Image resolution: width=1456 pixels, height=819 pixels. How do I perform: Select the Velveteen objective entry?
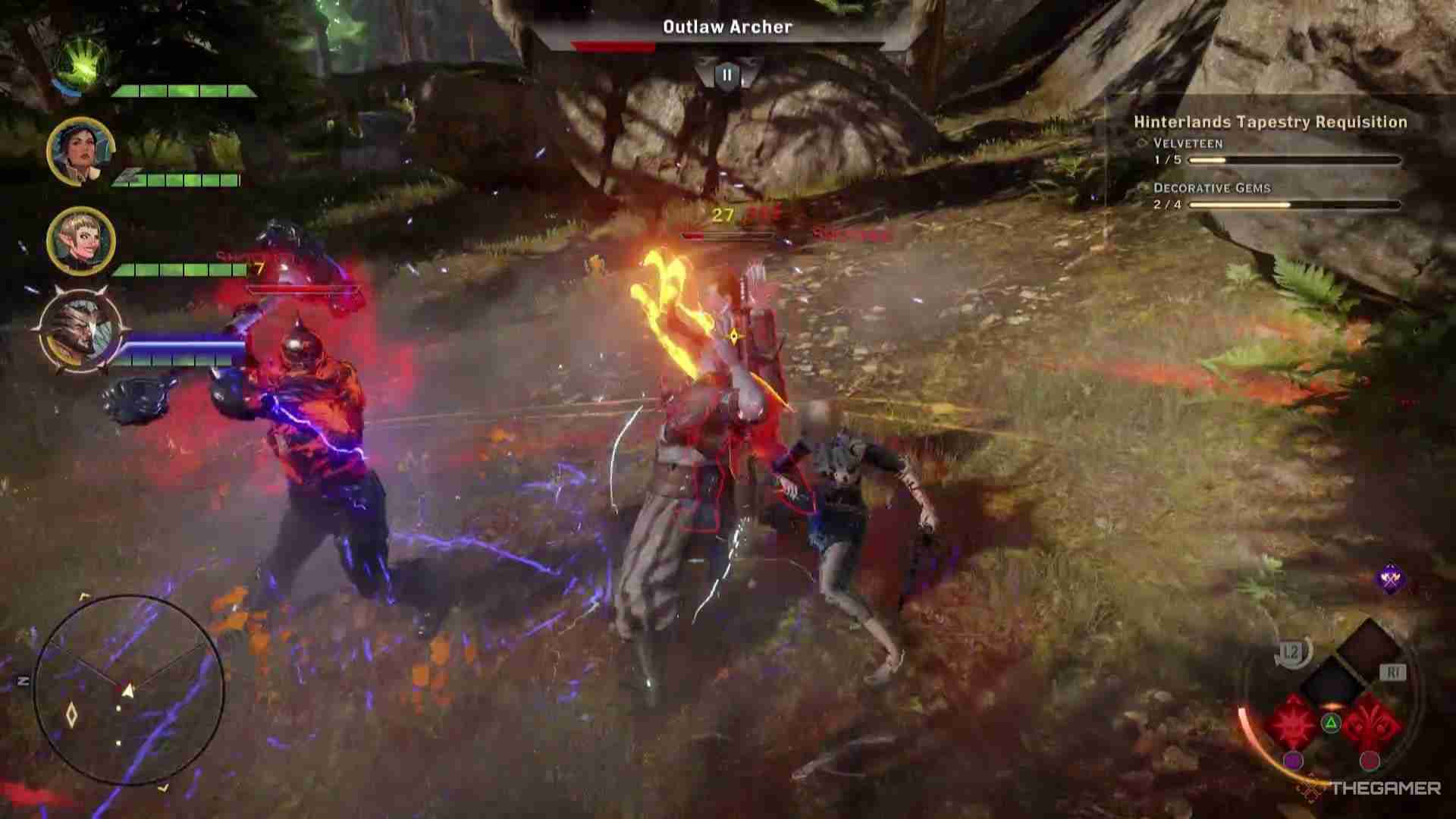pos(1188,143)
